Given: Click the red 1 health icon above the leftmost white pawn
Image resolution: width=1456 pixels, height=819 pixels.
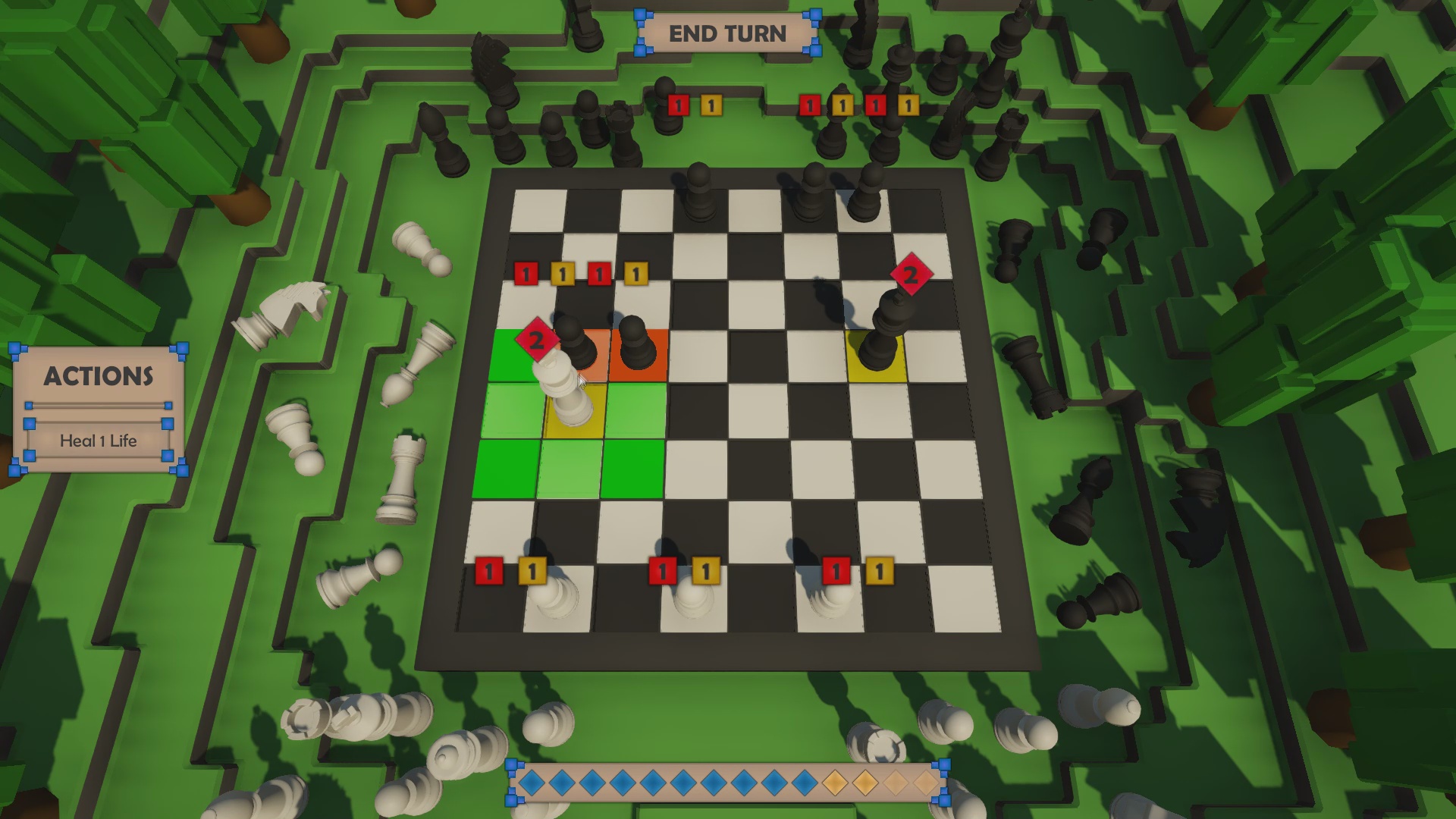Looking at the screenshot, I should 489,570.
